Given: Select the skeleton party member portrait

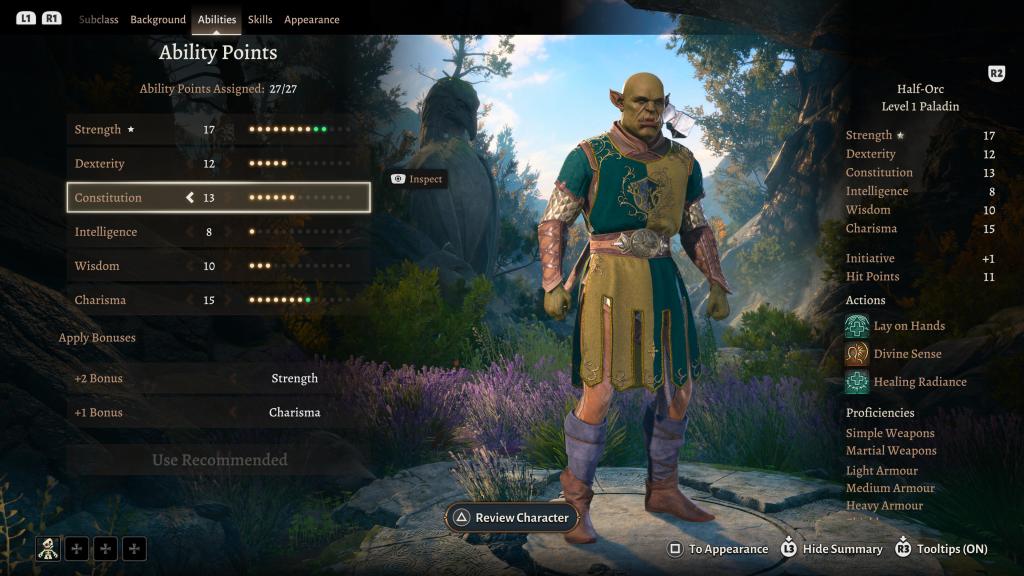Looking at the screenshot, I should (49, 548).
